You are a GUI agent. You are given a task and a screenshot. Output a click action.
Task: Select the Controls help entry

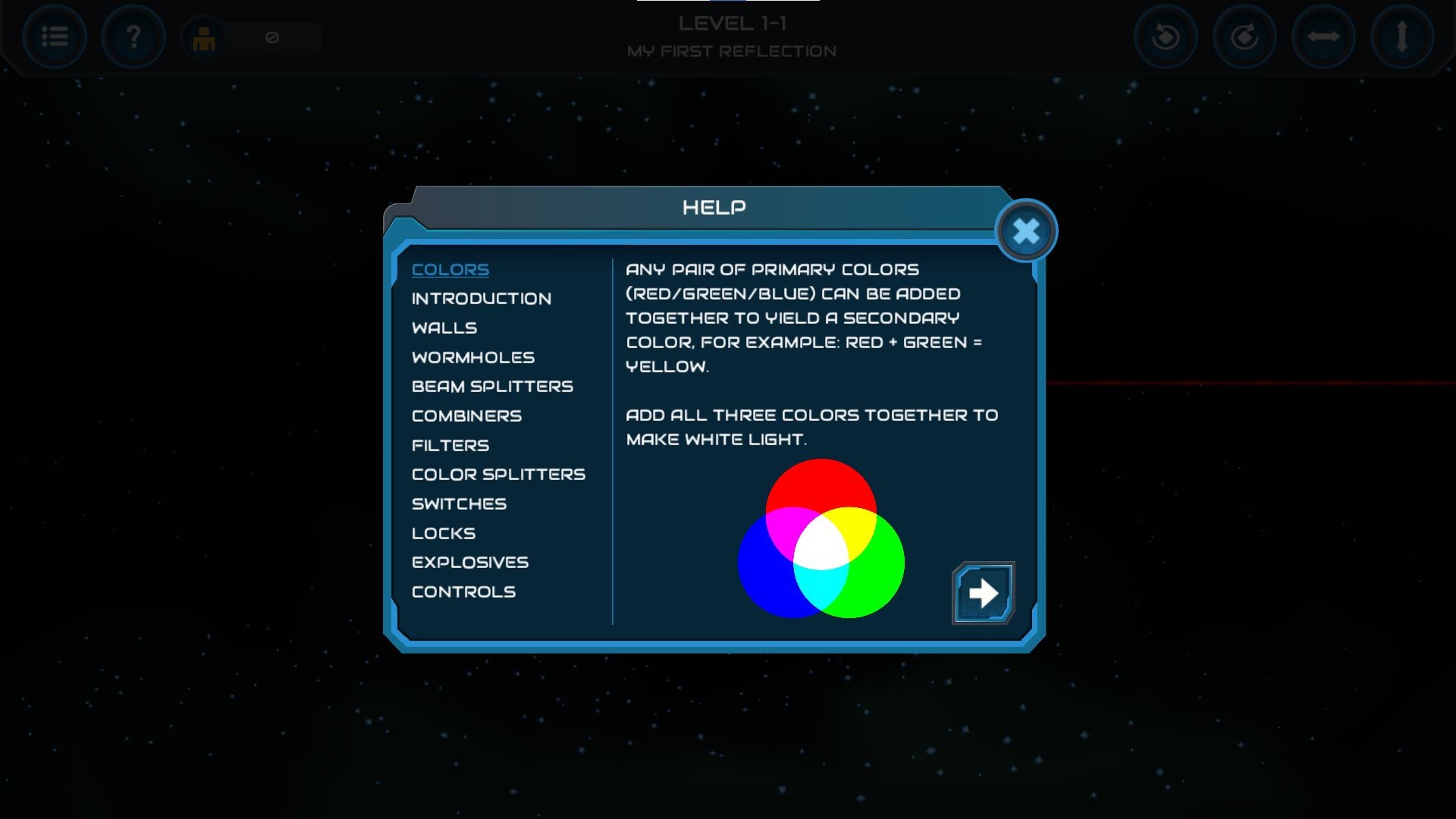[464, 591]
